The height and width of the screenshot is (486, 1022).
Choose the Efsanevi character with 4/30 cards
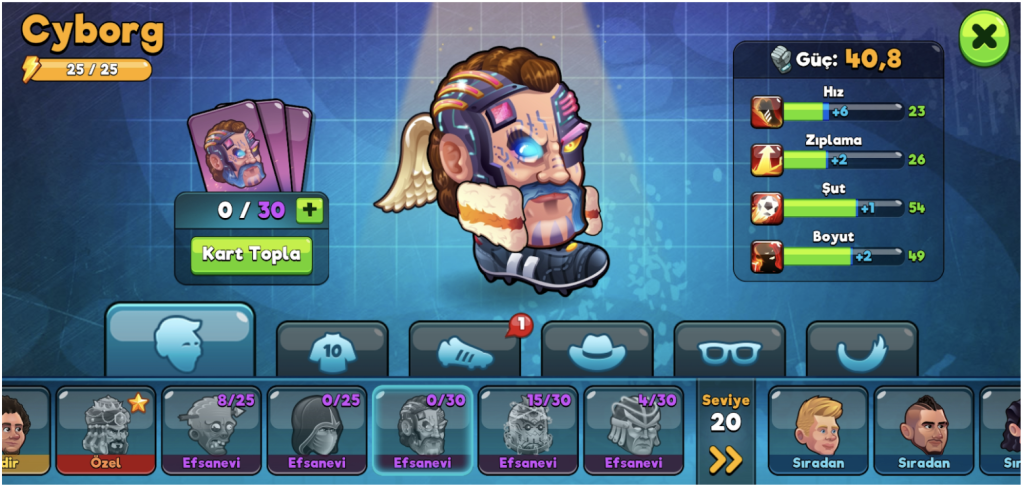click(x=633, y=430)
